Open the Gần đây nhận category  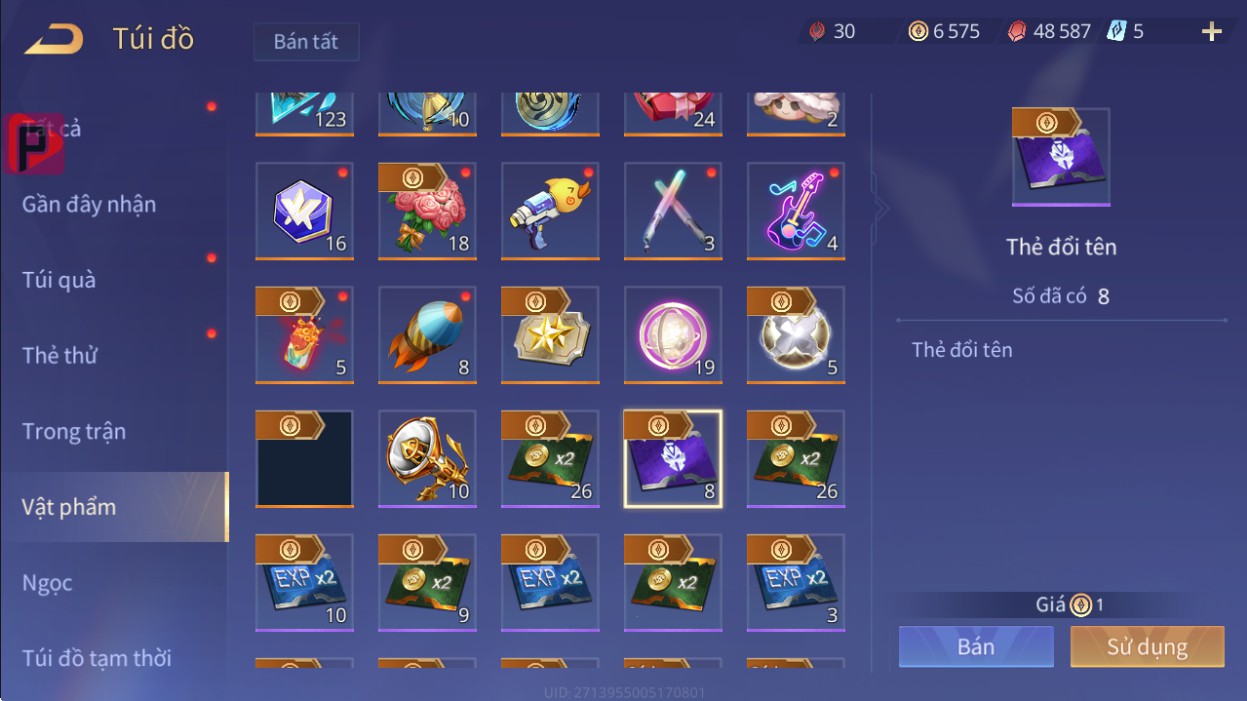coord(89,205)
